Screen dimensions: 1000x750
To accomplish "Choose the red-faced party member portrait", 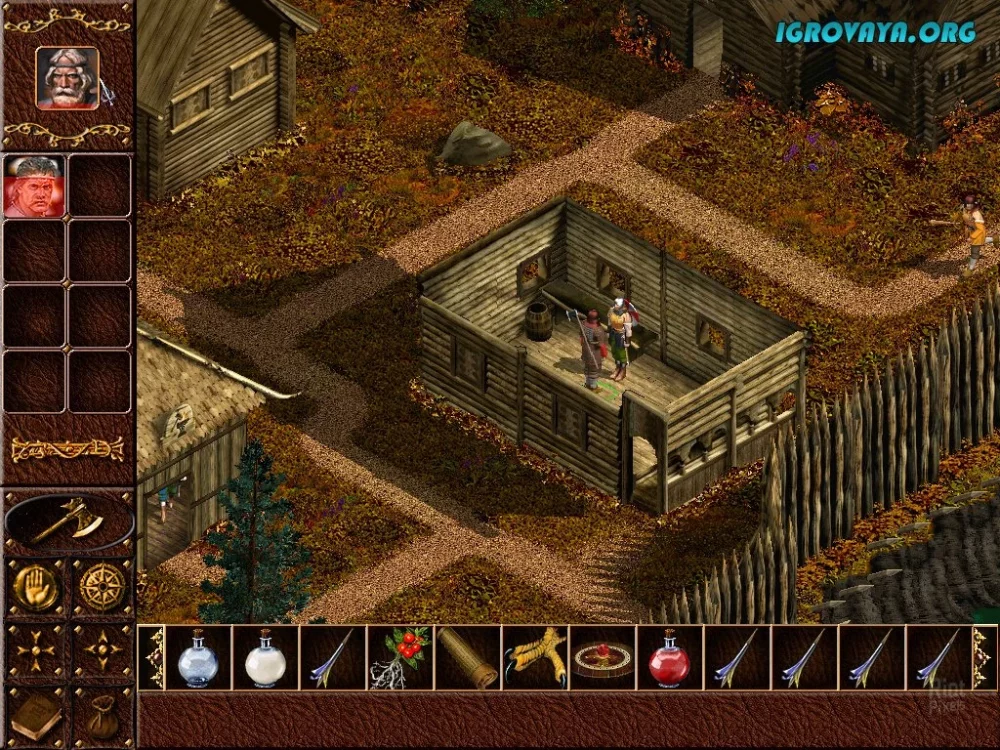I will (x=33, y=186).
